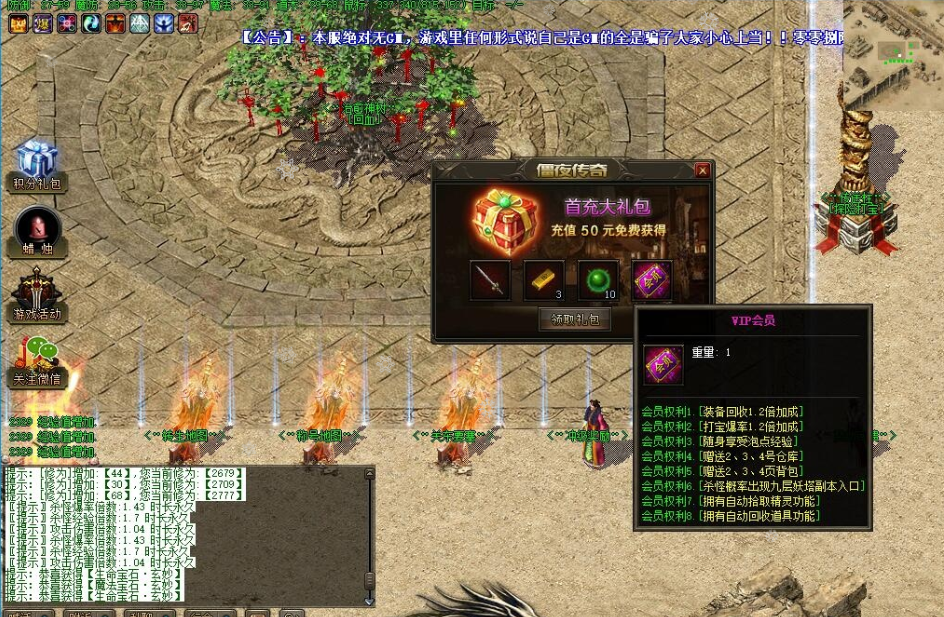The image size is (944, 617).
Task: Open the 游戏活动 game events menu
Action: [x=38, y=298]
